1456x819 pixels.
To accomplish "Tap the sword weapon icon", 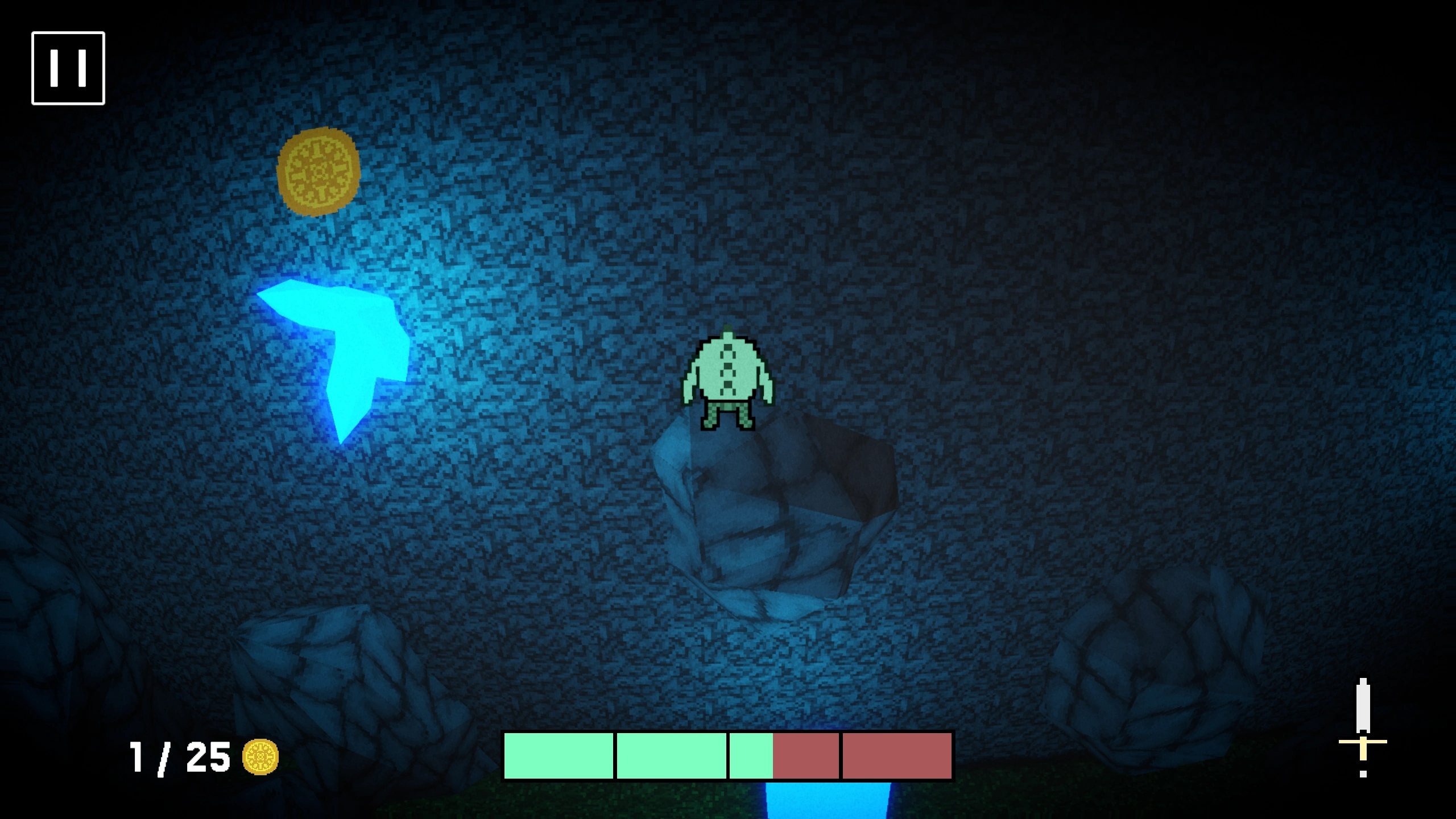I will 1363,727.
